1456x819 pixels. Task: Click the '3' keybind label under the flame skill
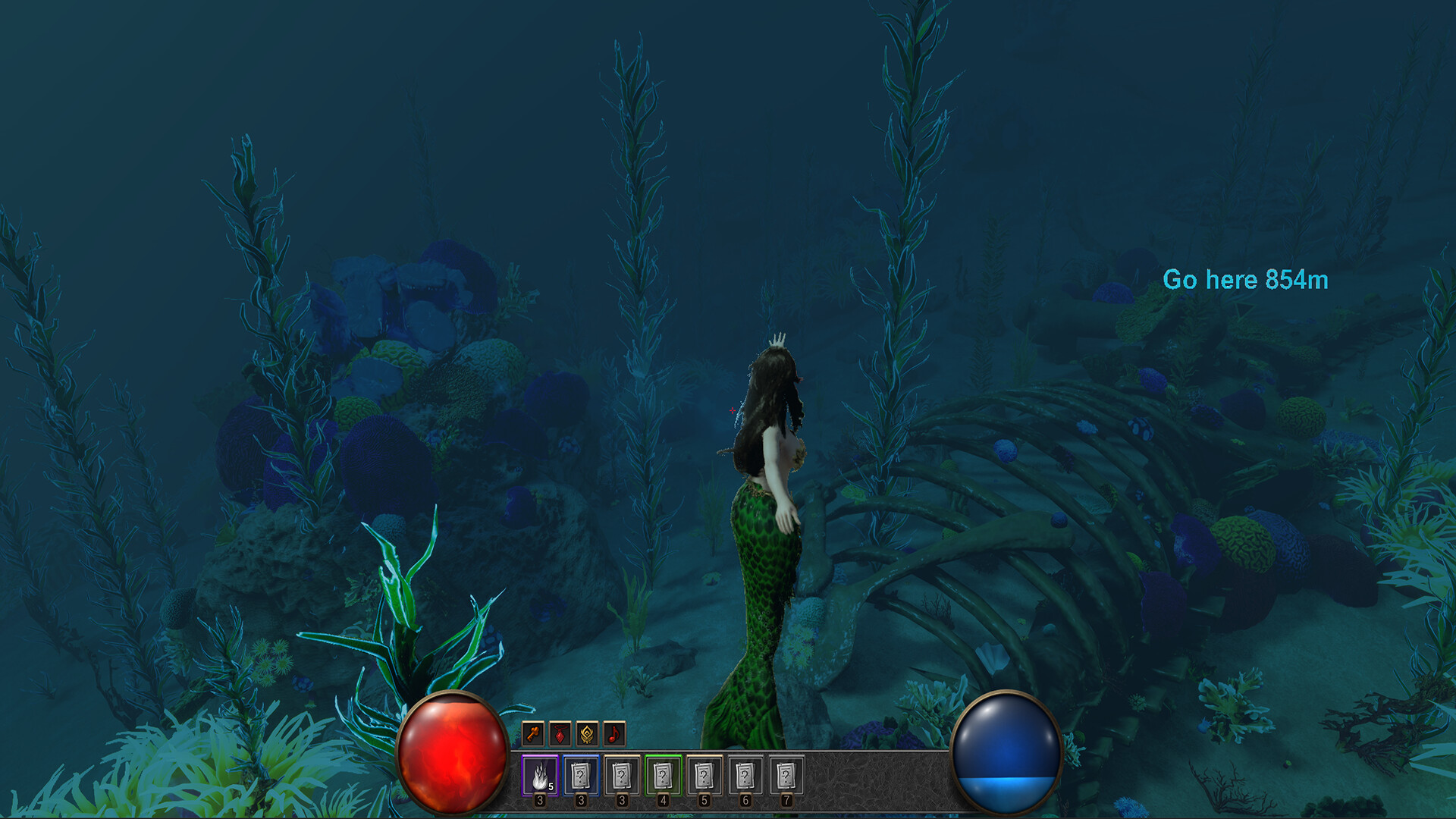[x=539, y=802]
